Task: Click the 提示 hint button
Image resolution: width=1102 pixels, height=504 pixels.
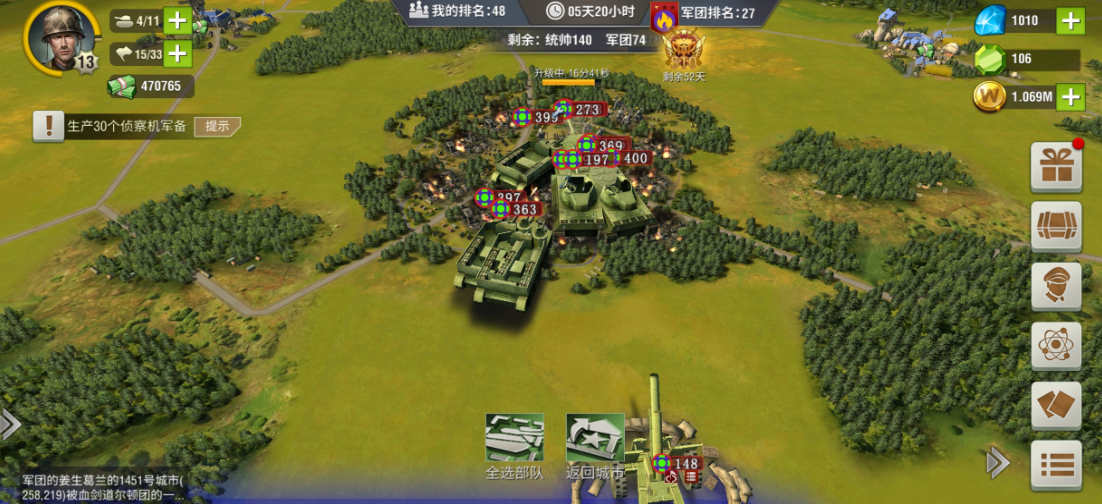Action: [218, 126]
